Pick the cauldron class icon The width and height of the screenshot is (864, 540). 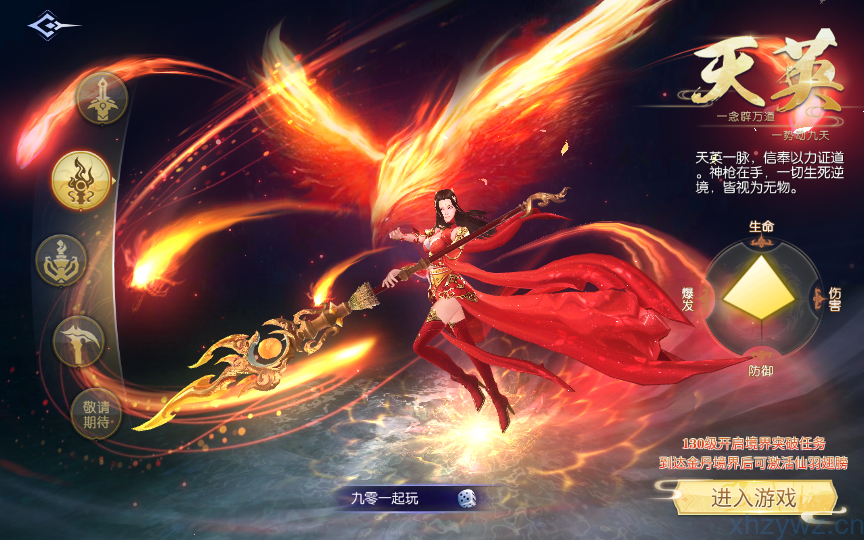[62, 260]
